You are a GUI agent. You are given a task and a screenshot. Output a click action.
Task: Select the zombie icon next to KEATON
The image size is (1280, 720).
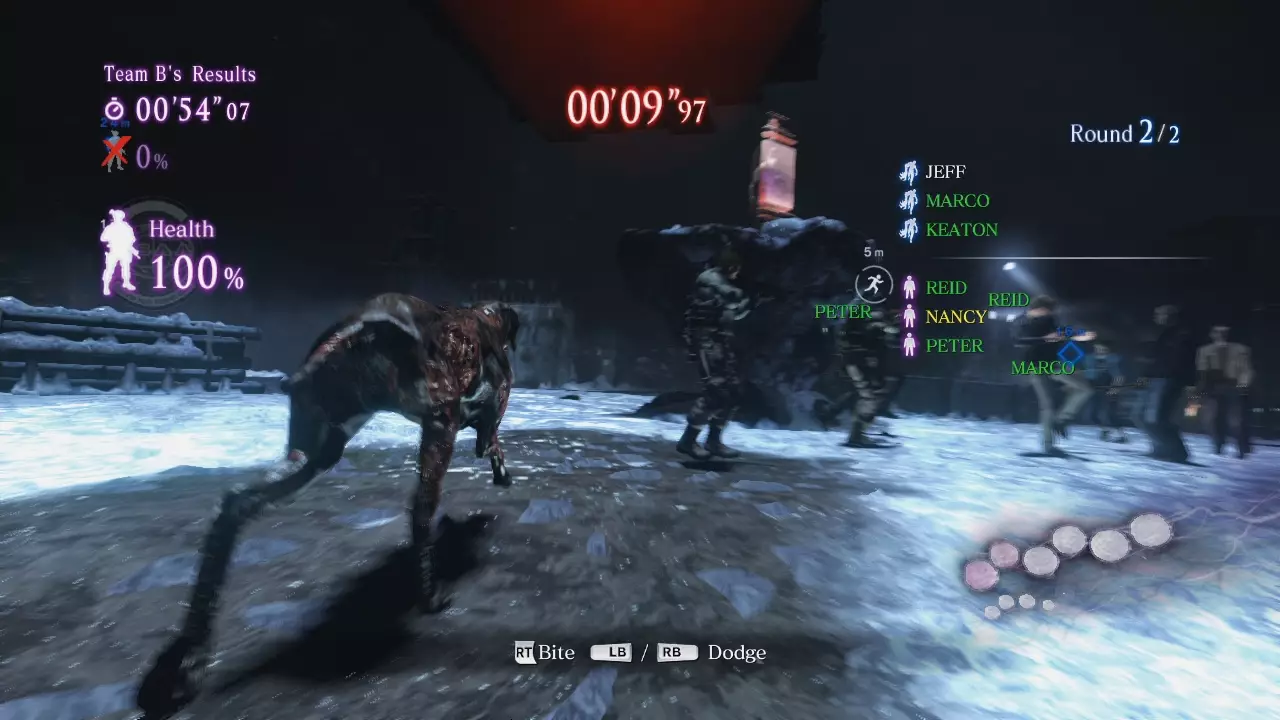(909, 229)
